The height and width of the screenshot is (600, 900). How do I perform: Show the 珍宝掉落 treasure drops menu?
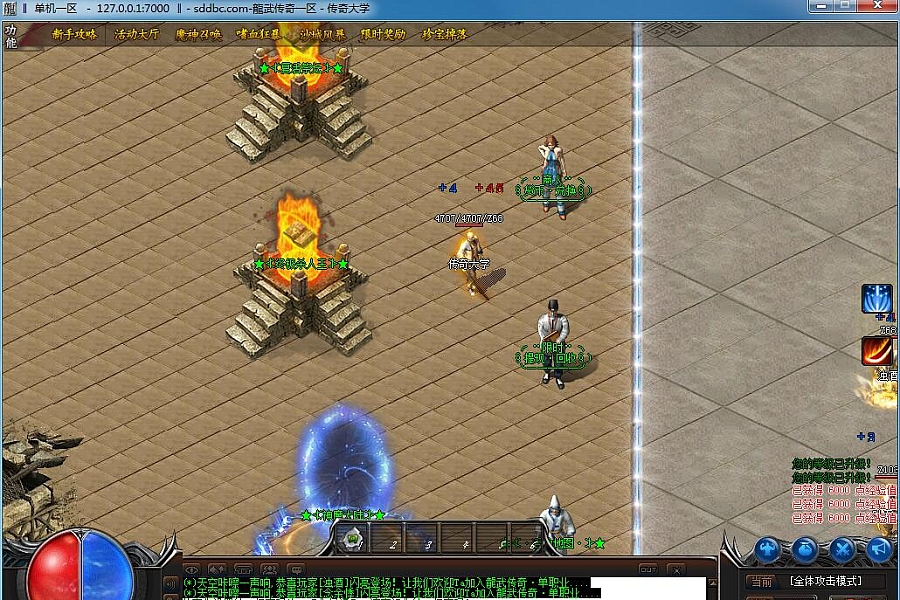(444, 34)
